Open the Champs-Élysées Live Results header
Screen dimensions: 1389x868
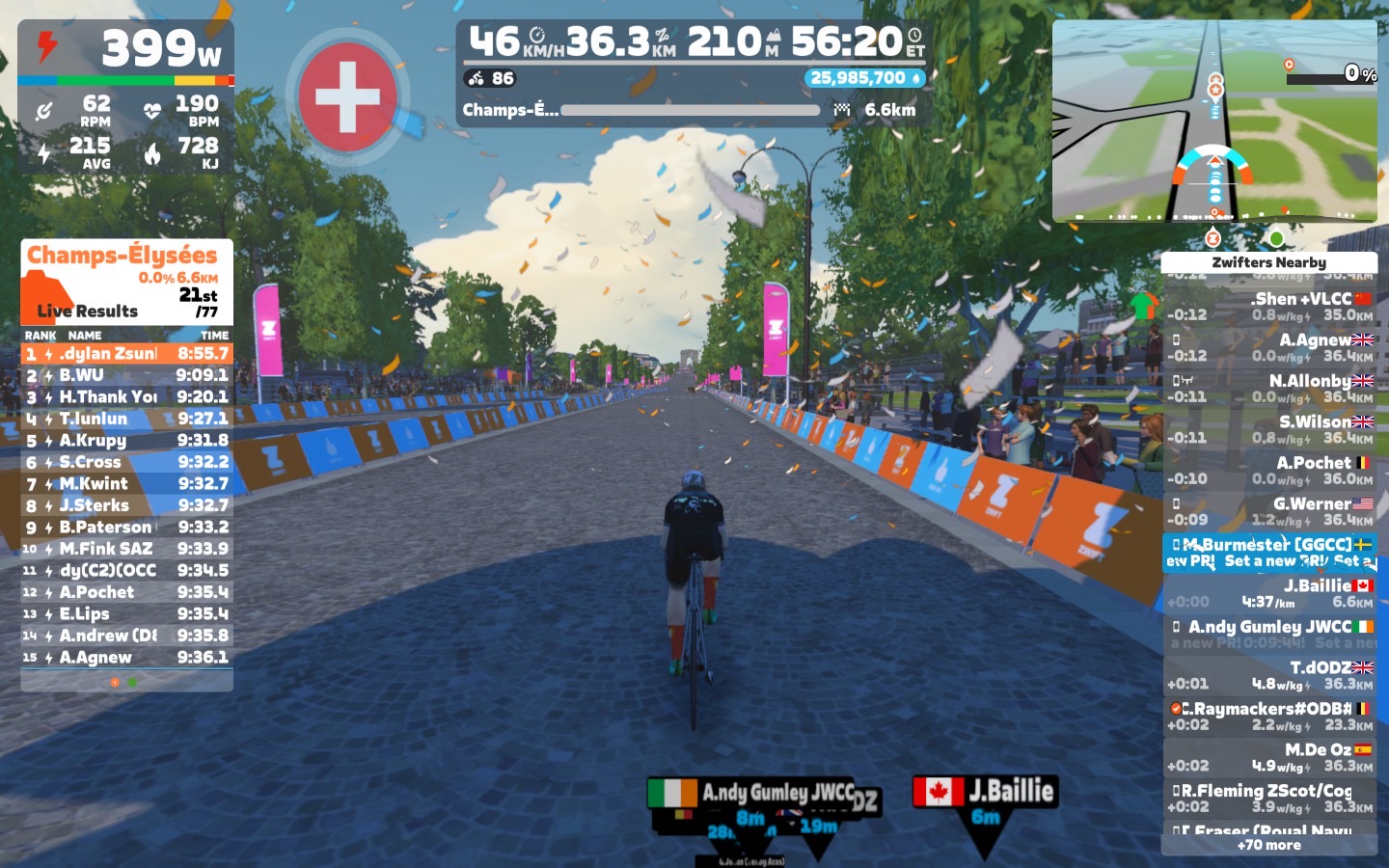pos(126,282)
